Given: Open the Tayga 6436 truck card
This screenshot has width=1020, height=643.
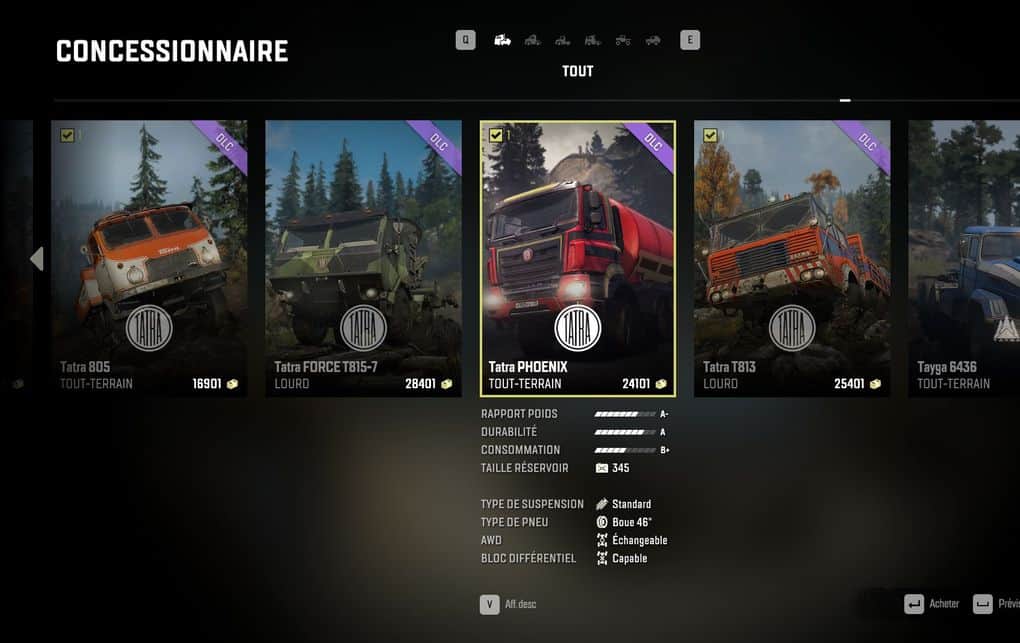Looking at the screenshot, I should click(964, 258).
